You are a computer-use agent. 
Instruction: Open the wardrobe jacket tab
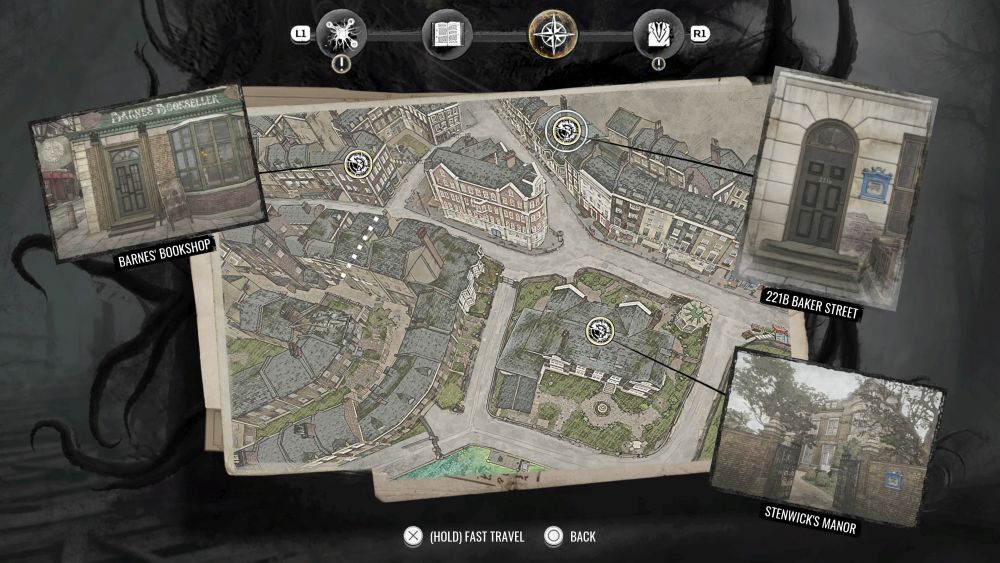coord(659,35)
